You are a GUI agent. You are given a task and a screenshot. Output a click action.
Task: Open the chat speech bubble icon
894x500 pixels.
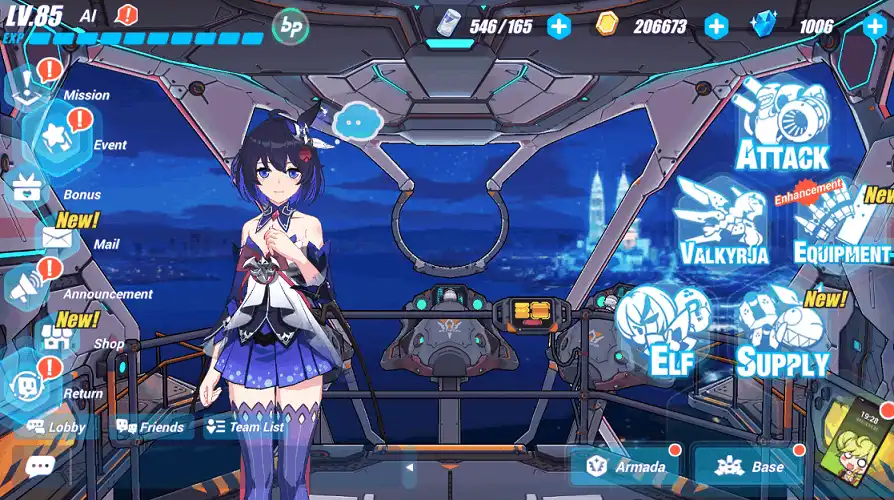[40, 466]
